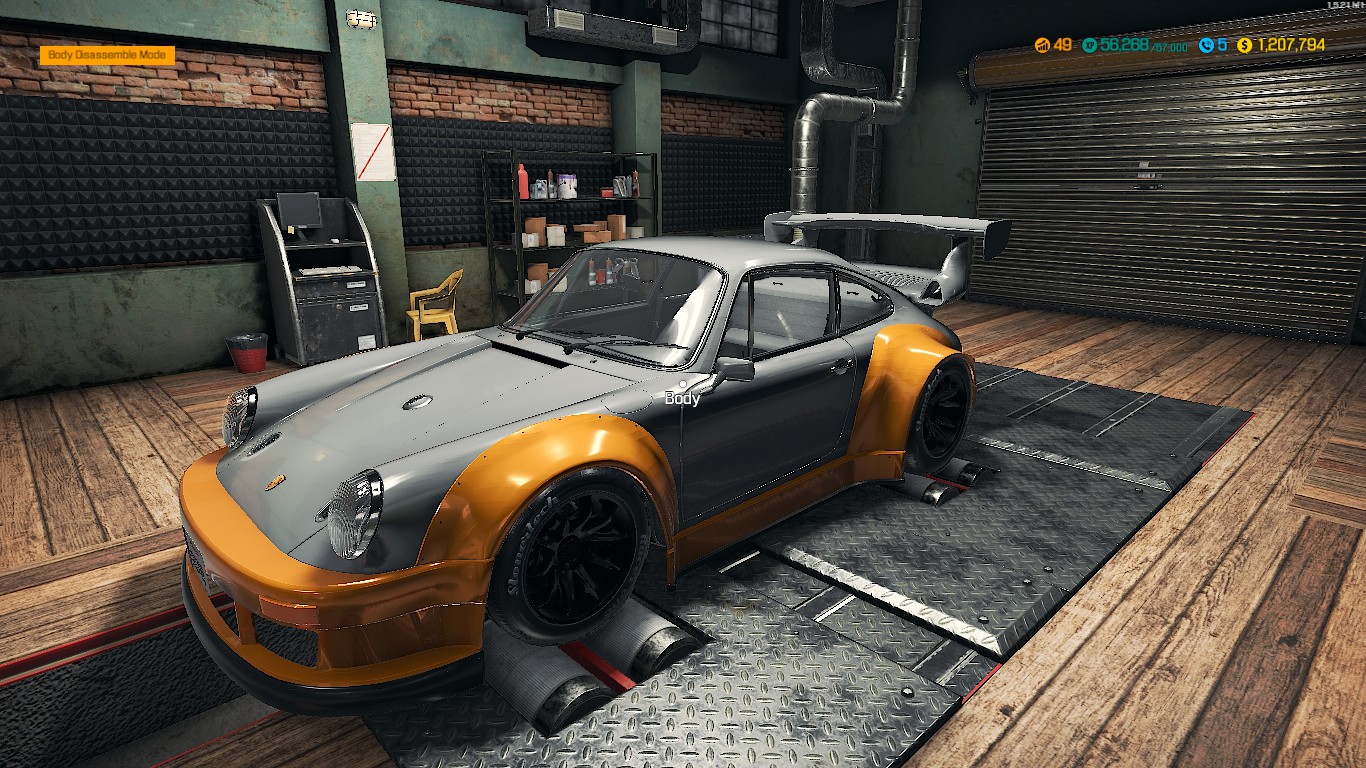Select the highlighted Body part label
This screenshot has width=1366, height=768.
click(683, 399)
